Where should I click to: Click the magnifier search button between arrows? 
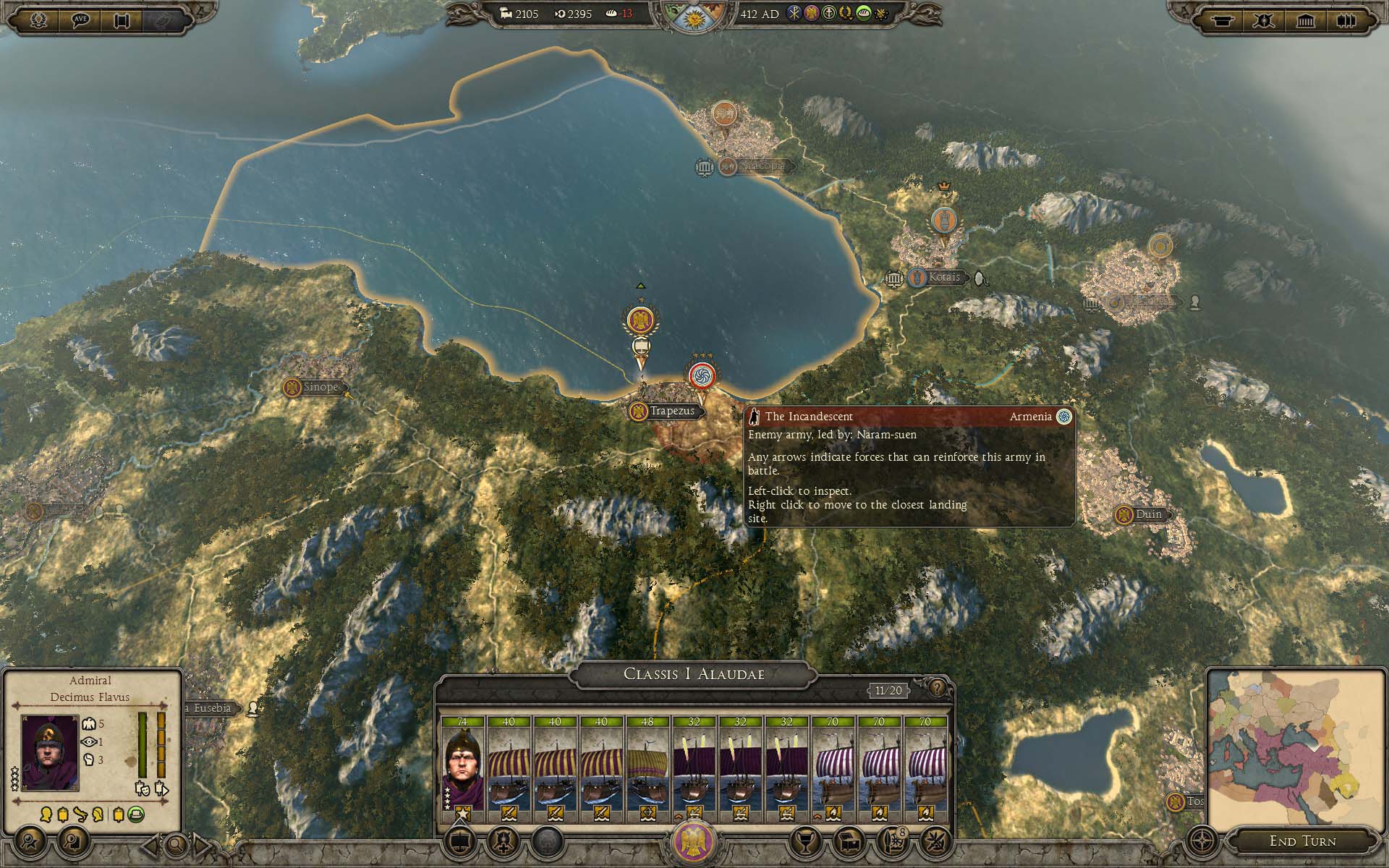[176, 844]
